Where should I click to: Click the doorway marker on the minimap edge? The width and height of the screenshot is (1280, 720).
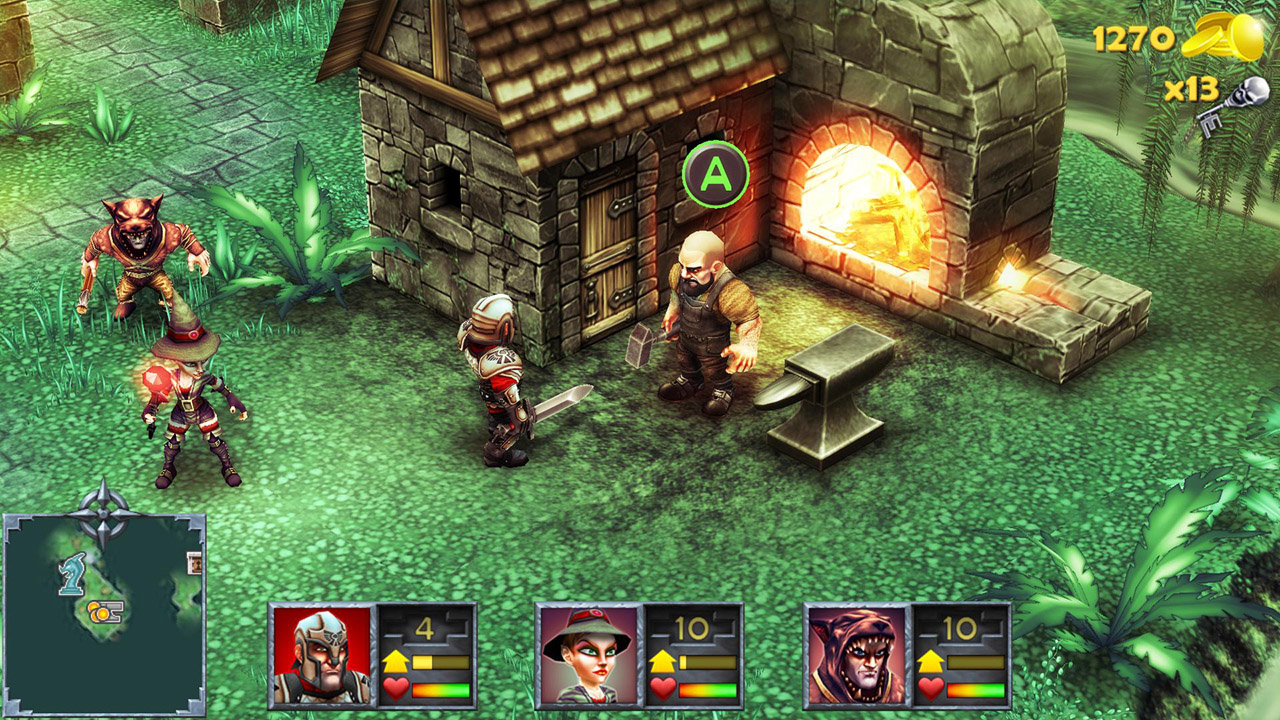click(x=193, y=562)
